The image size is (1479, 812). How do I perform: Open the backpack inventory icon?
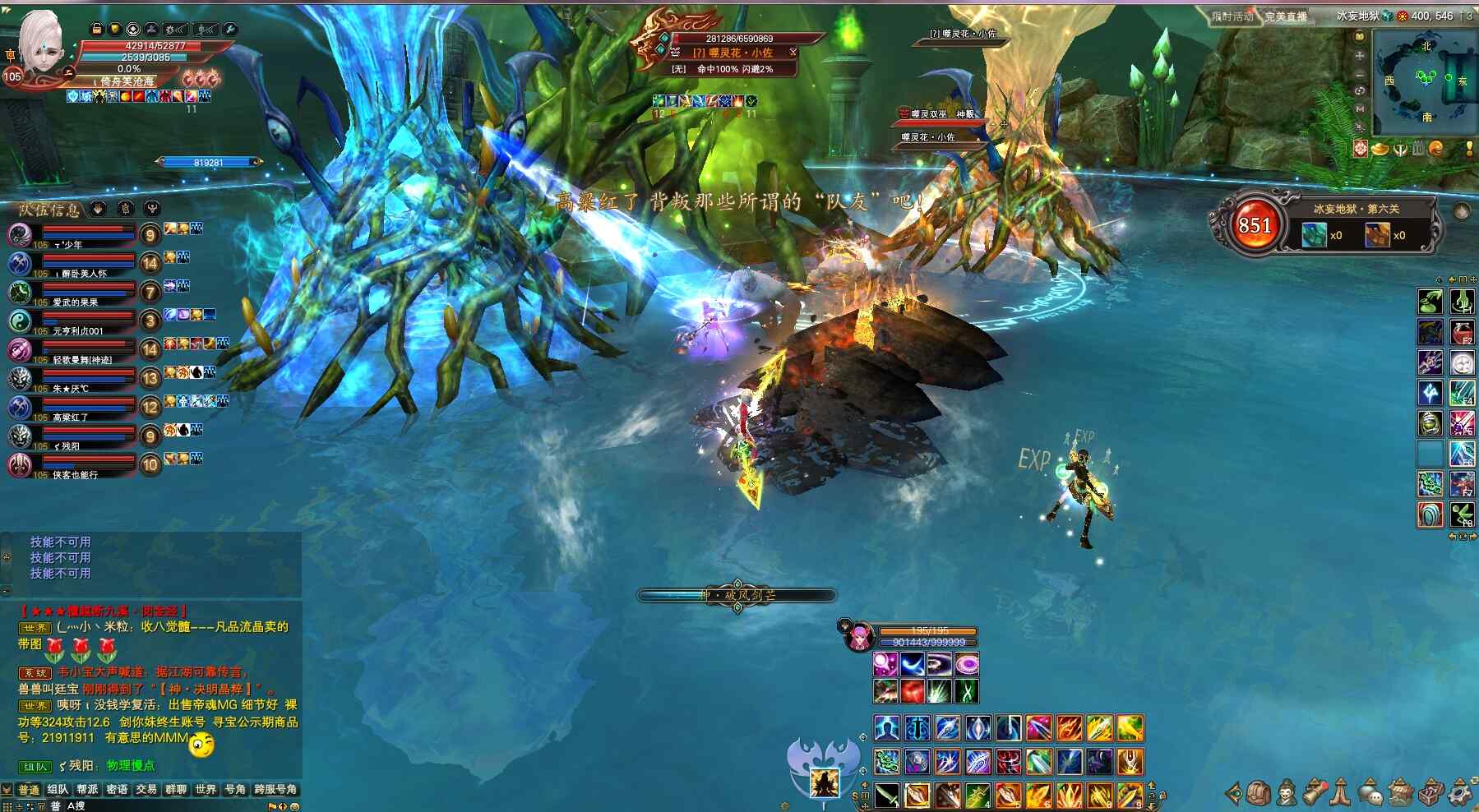(1259, 793)
